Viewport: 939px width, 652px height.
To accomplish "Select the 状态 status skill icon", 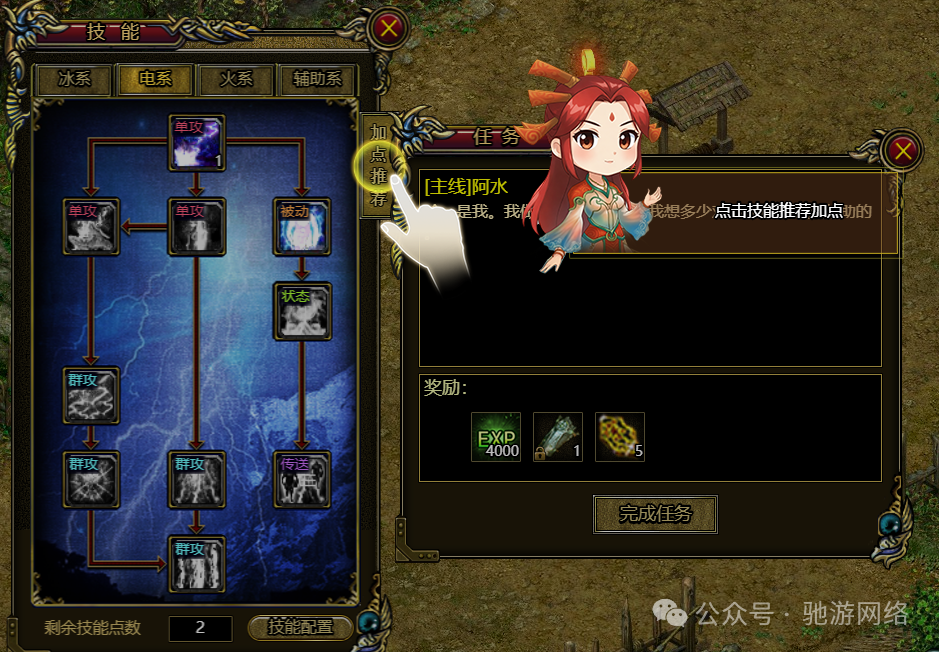I will (x=302, y=311).
